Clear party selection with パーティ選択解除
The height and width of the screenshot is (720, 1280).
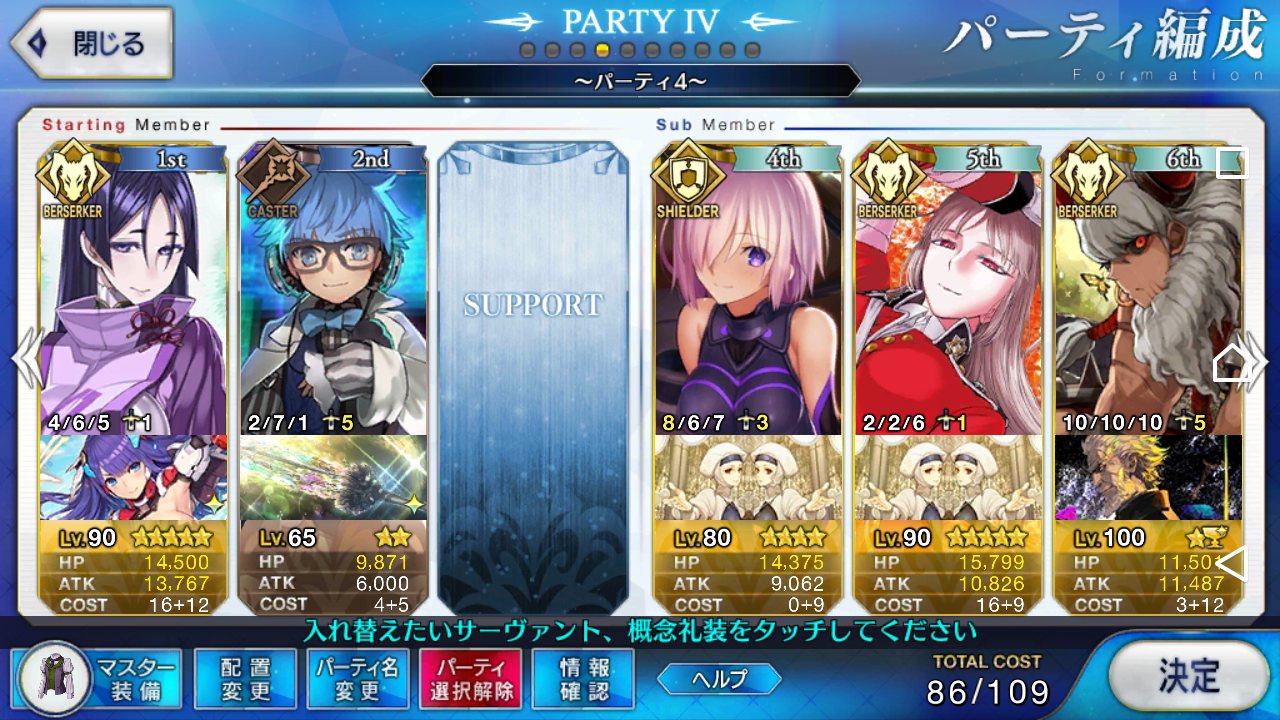[470, 678]
